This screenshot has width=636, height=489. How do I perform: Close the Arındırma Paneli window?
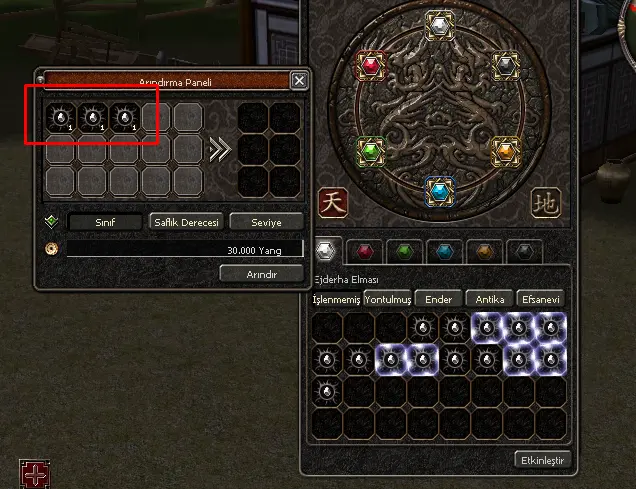pos(299,81)
